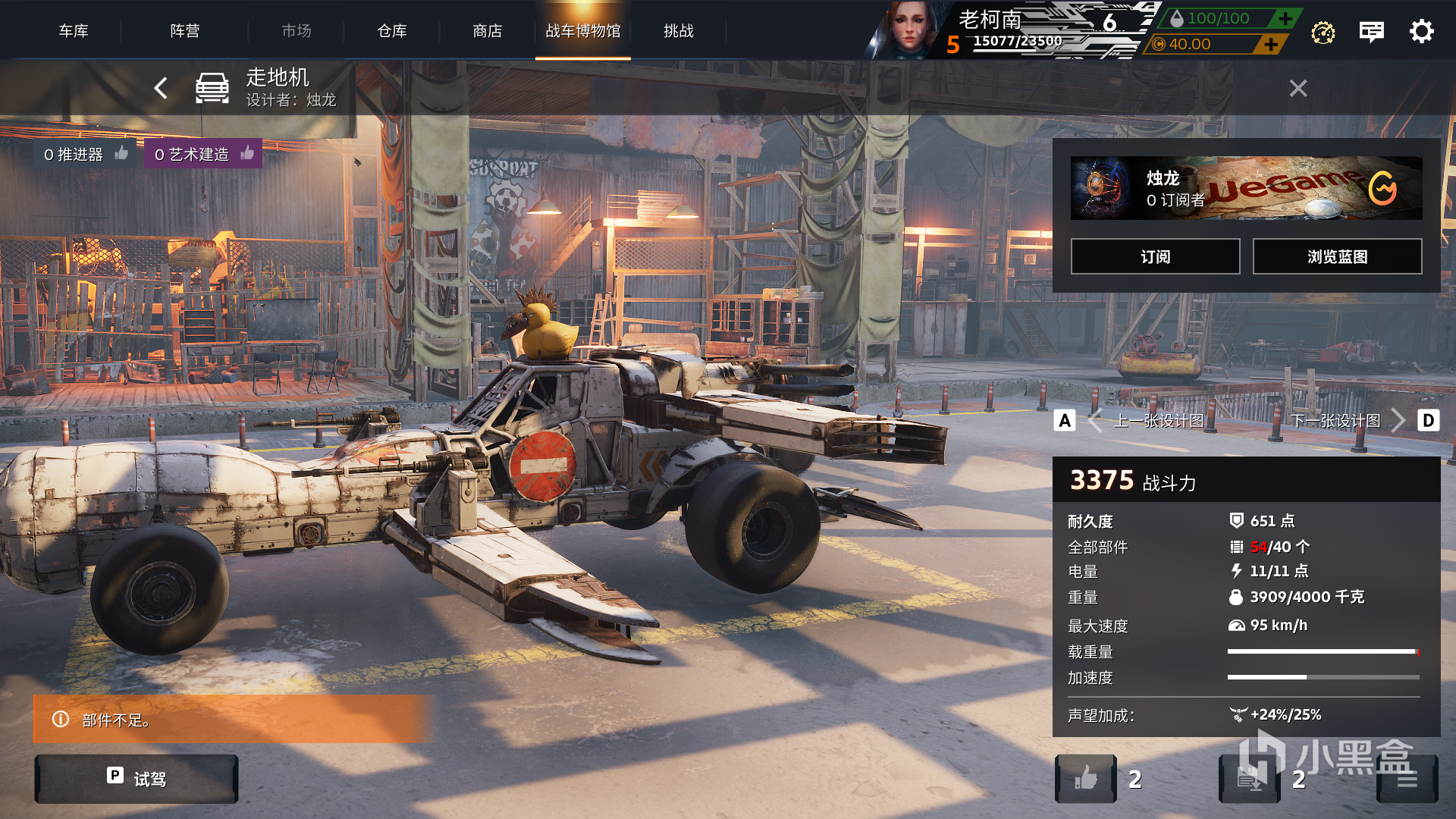The width and height of the screenshot is (1456, 819).
Task: Vote for the 推进器 tag
Action: (121, 154)
